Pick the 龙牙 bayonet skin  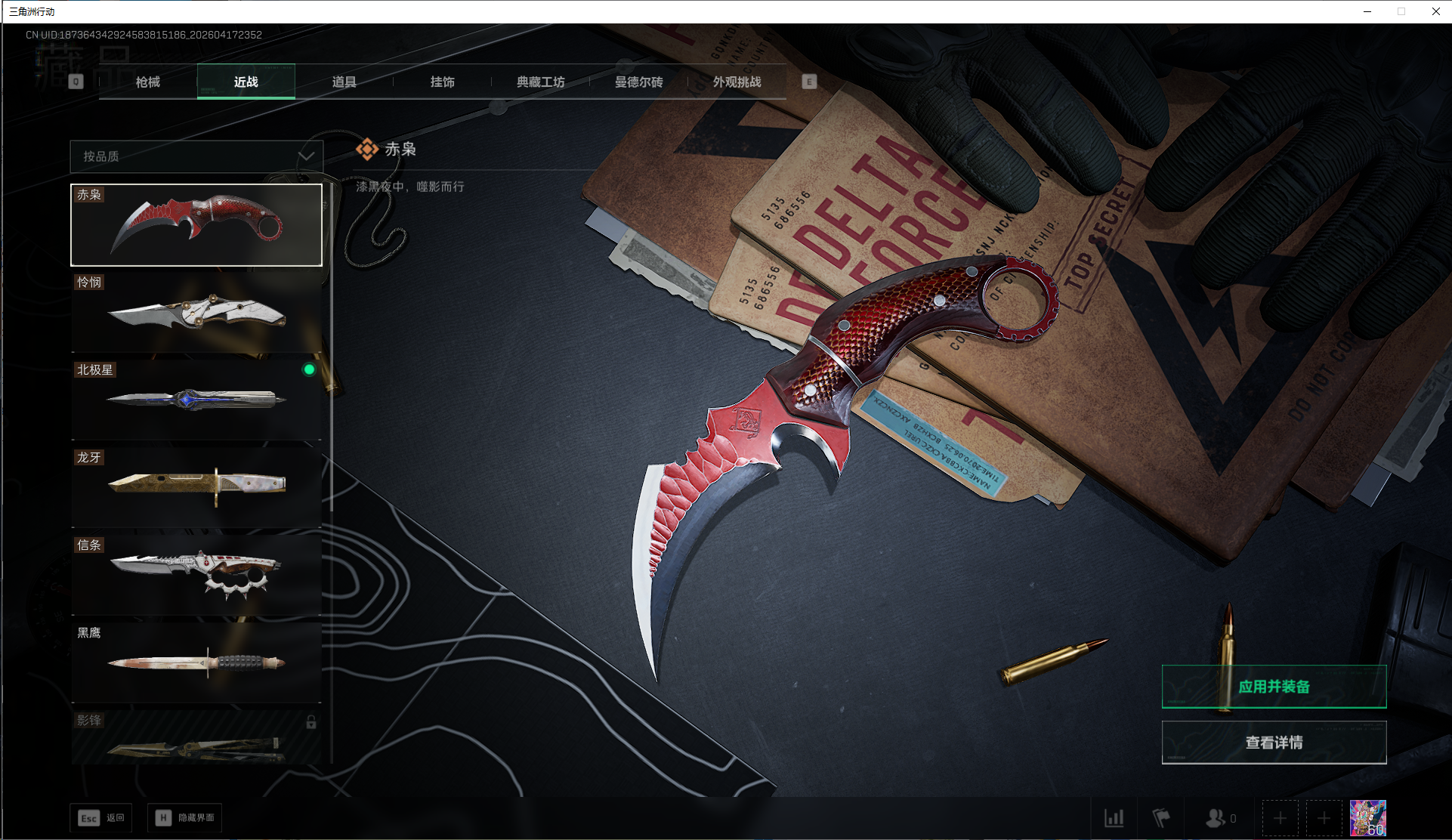click(x=196, y=488)
